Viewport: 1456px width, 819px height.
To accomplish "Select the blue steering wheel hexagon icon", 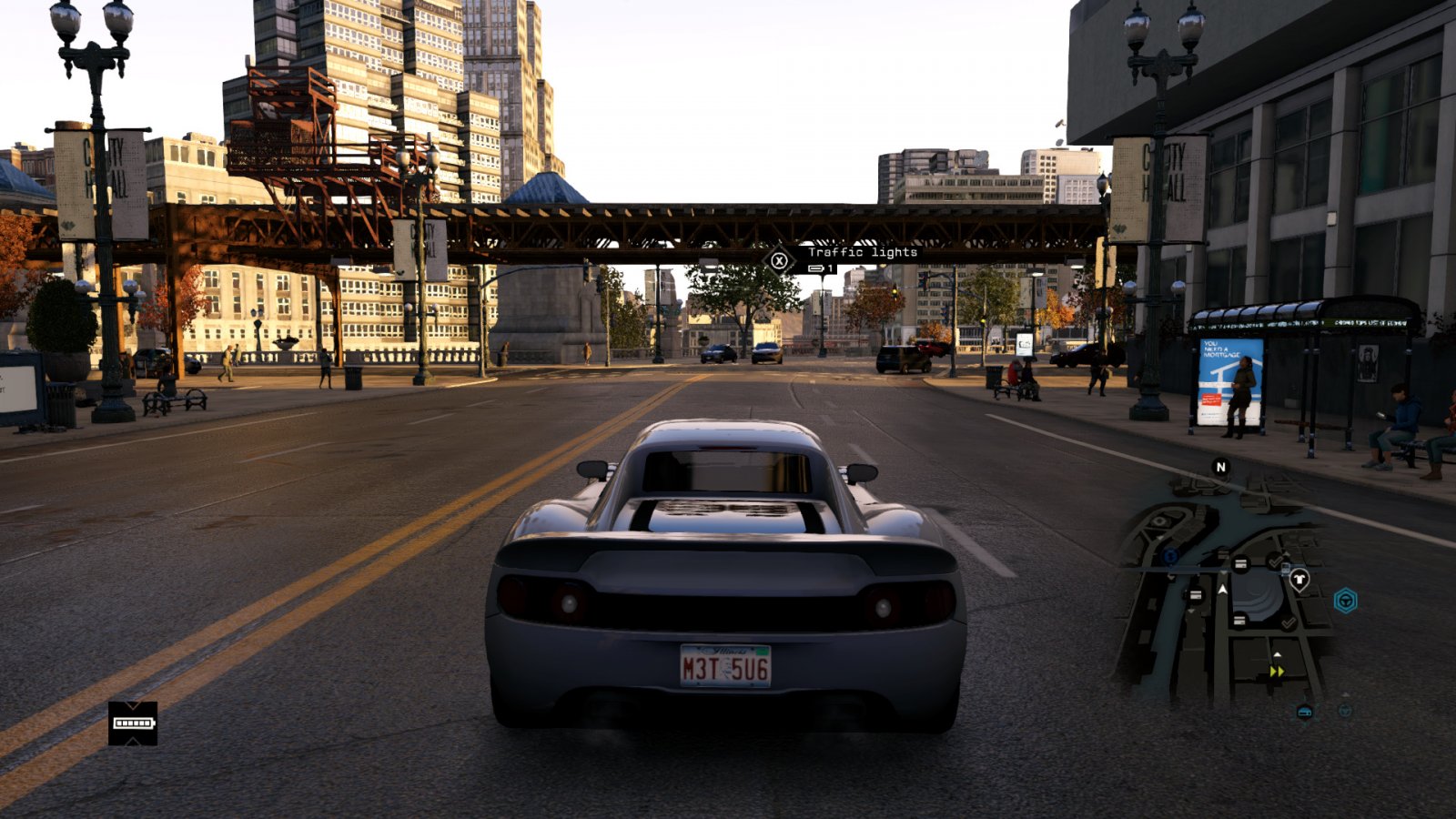I will 1345,601.
